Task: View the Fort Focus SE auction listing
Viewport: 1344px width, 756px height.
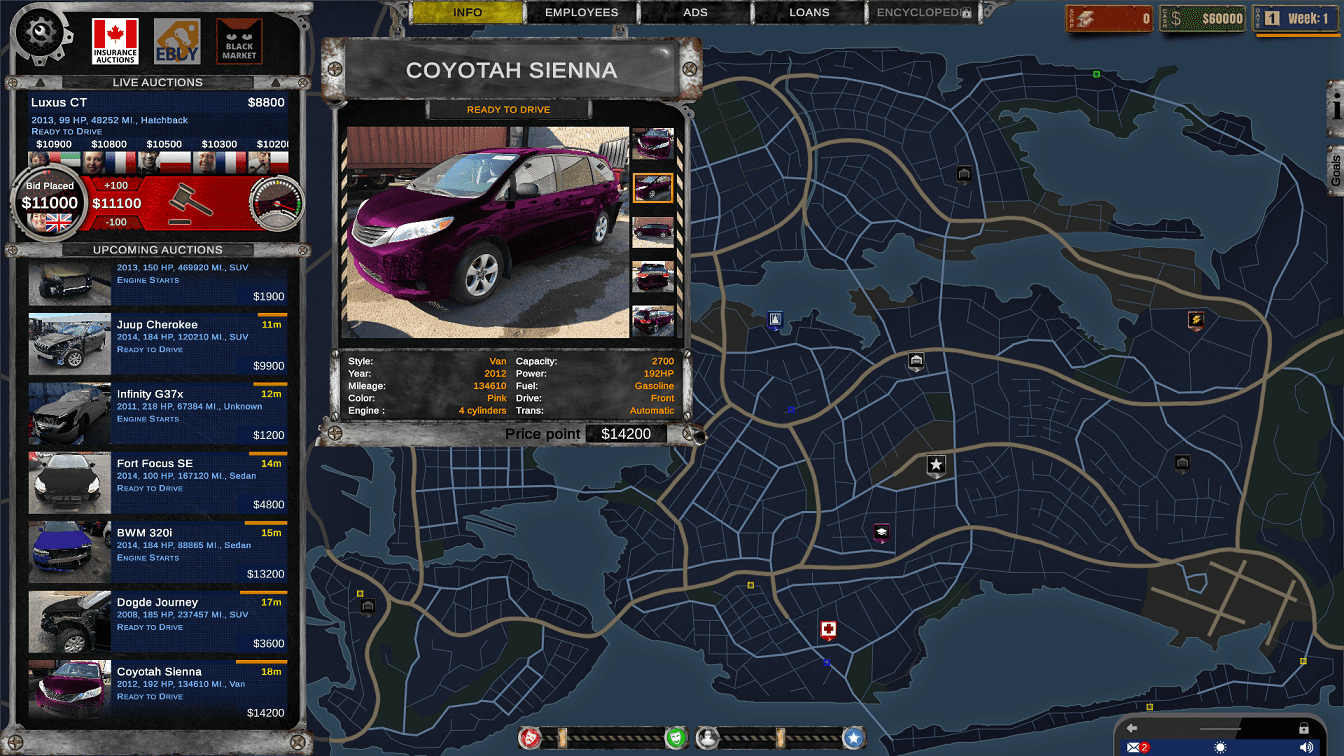Action: [157, 481]
